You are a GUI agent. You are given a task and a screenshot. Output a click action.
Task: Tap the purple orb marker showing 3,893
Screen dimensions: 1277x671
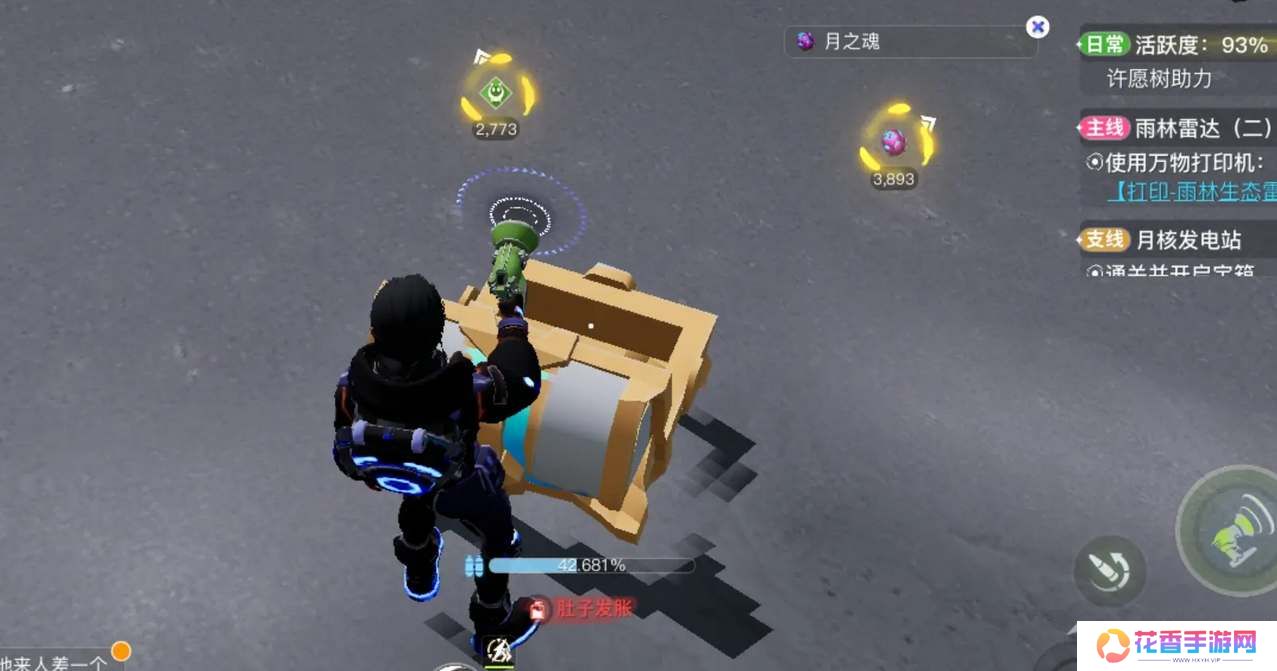(894, 143)
